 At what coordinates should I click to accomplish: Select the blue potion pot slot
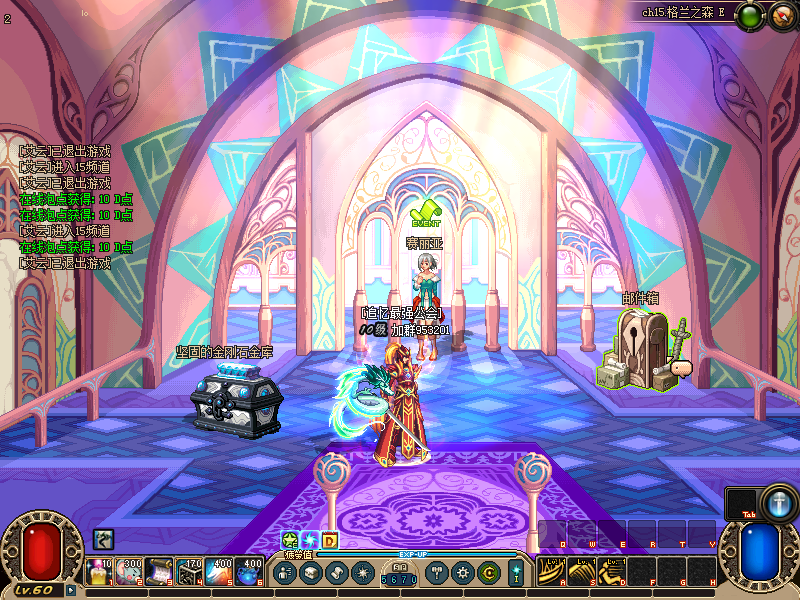pos(249,570)
